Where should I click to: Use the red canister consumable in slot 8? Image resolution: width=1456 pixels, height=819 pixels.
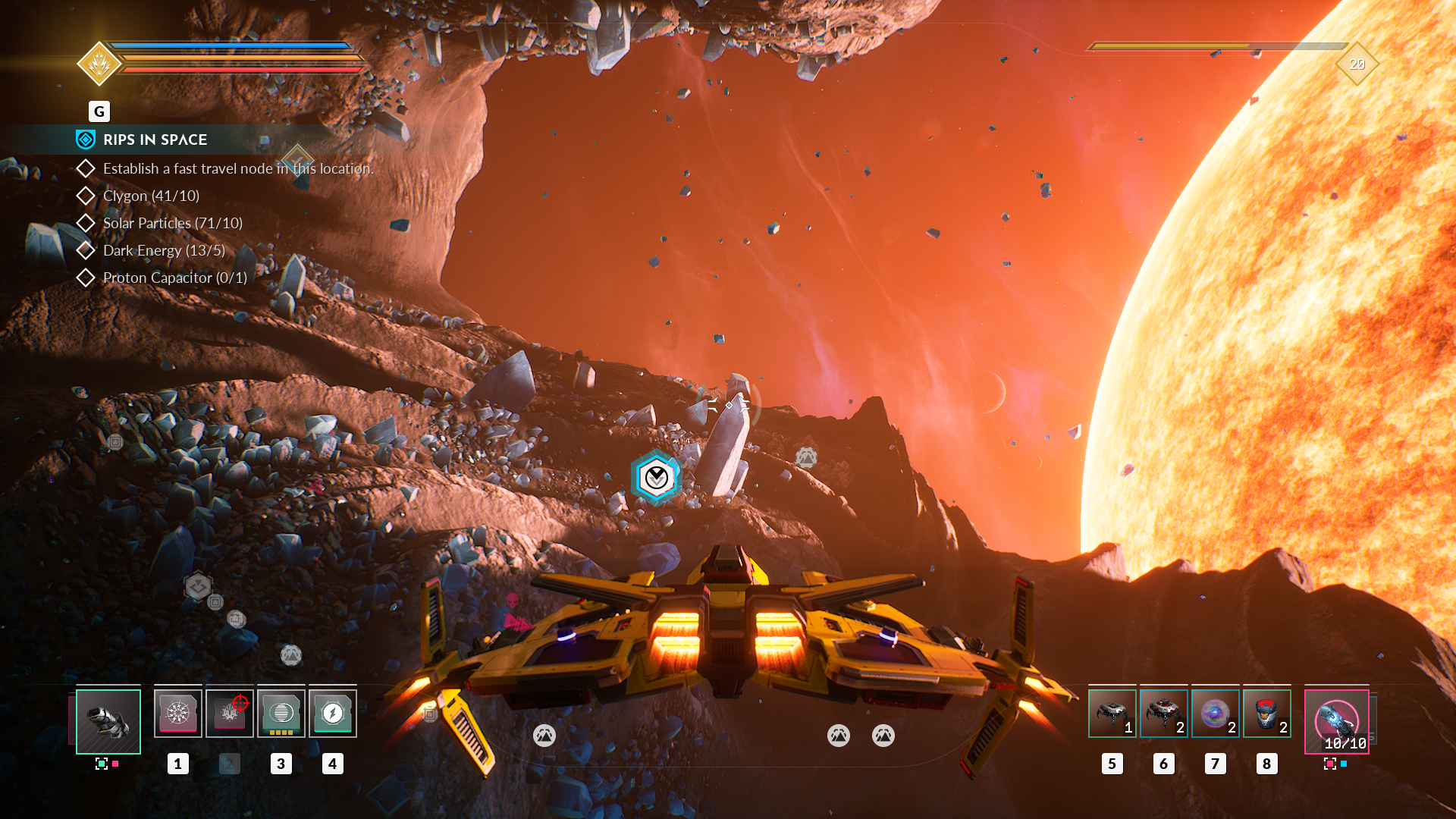[x=1266, y=713]
